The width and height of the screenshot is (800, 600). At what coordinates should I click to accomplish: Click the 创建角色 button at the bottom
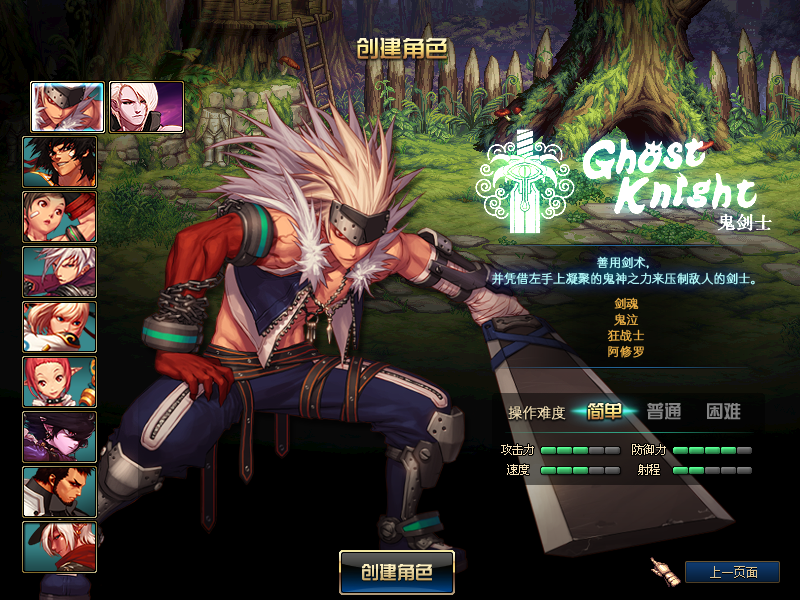tap(397, 573)
